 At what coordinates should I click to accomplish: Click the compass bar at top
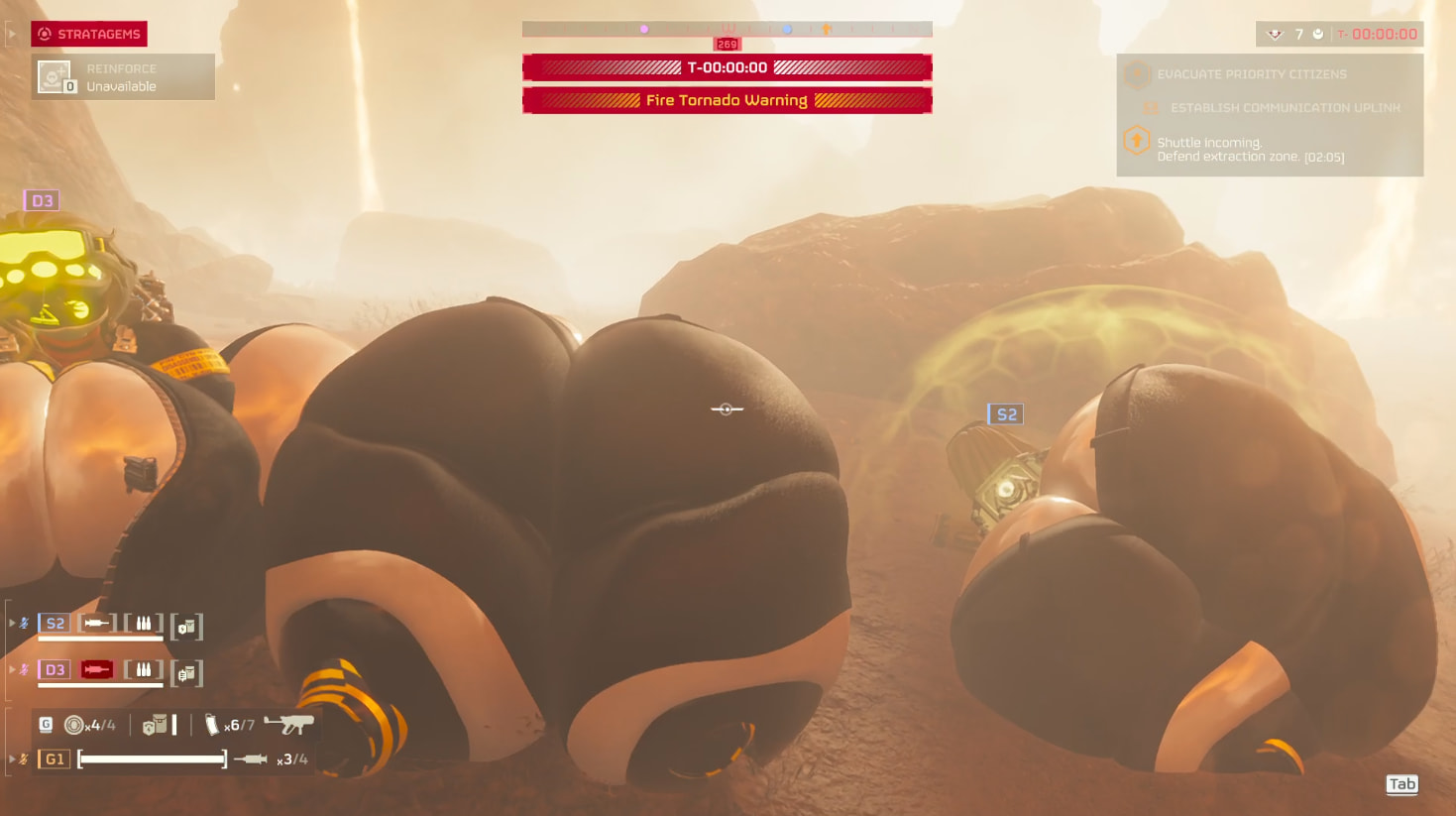(727, 30)
